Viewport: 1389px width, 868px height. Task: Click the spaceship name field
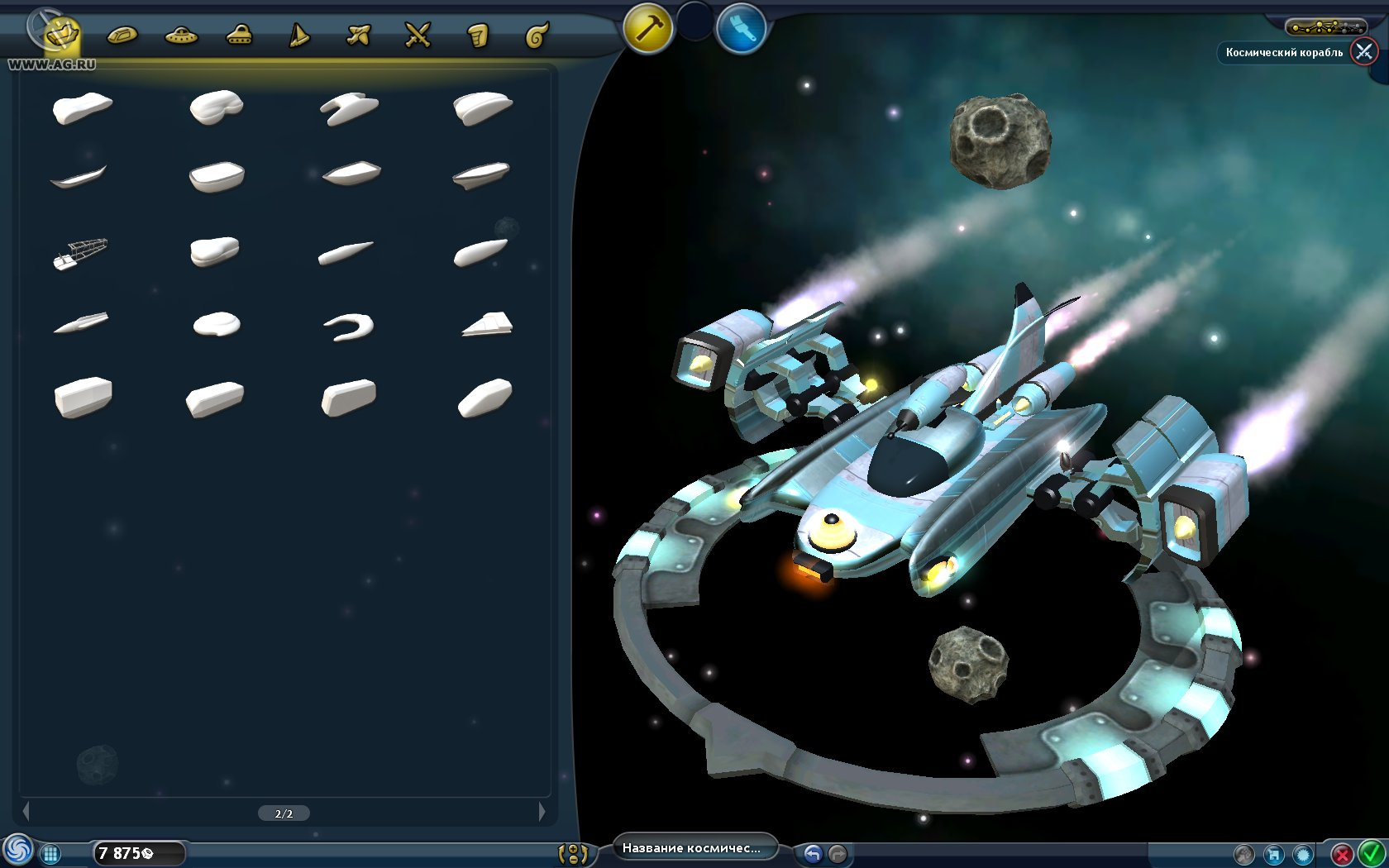691,848
